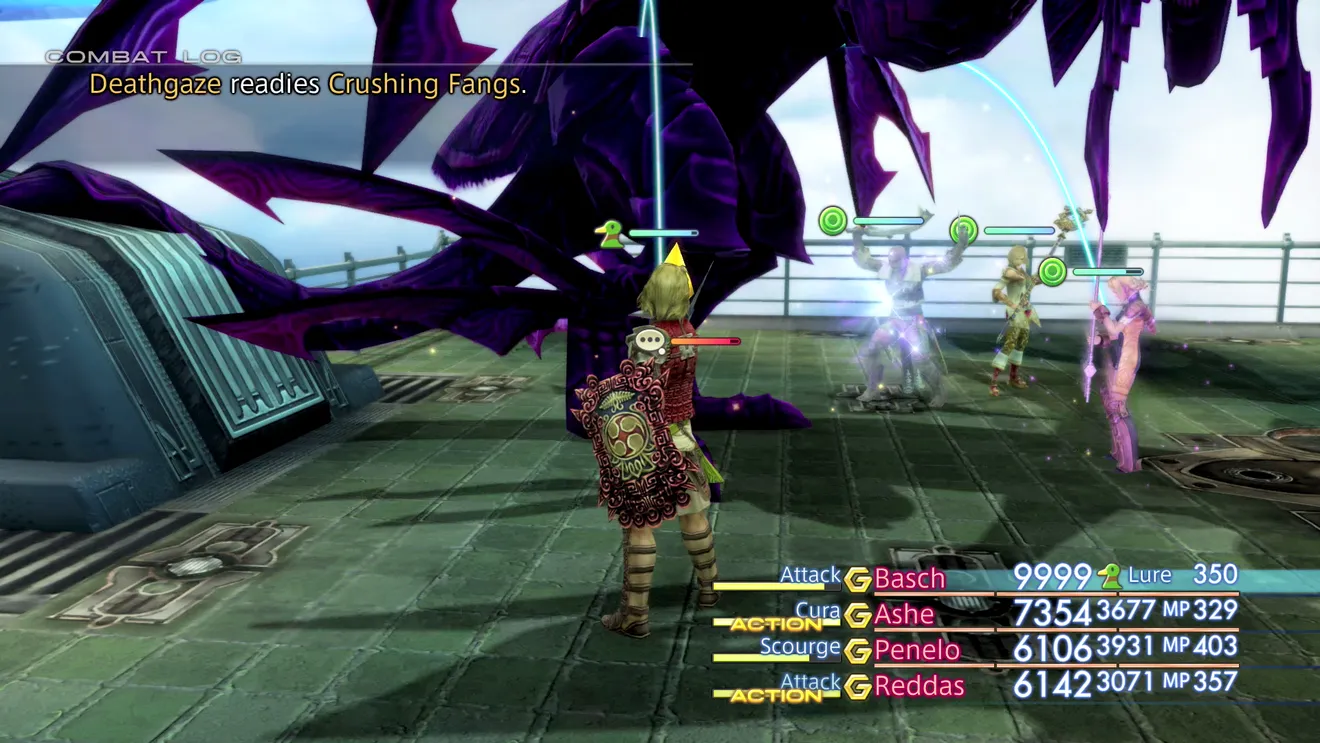The image size is (1320, 743).
Task: Select Ashe in the party list
Action: (x=904, y=614)
